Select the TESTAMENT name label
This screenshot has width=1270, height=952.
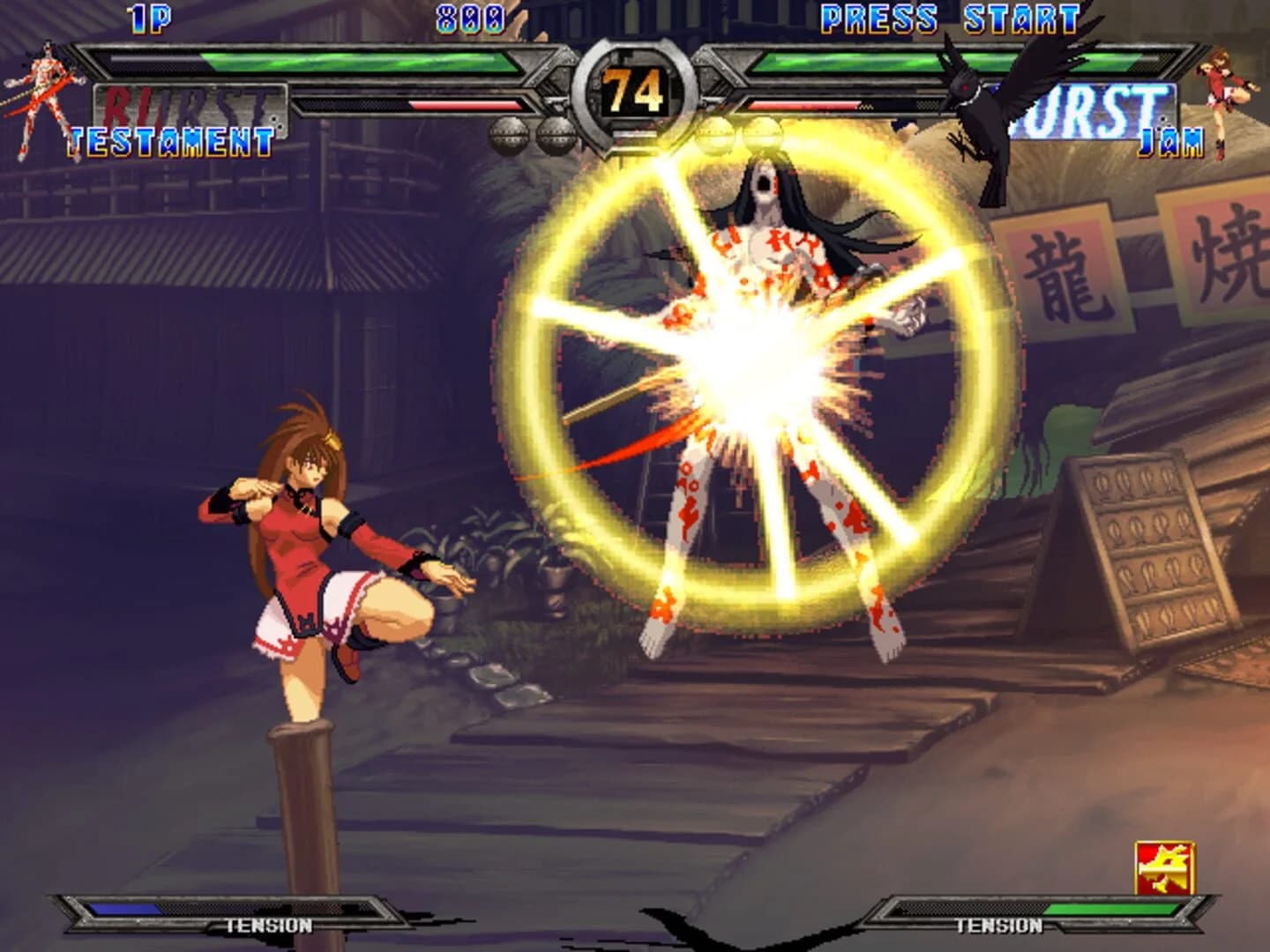coord(170,138)
